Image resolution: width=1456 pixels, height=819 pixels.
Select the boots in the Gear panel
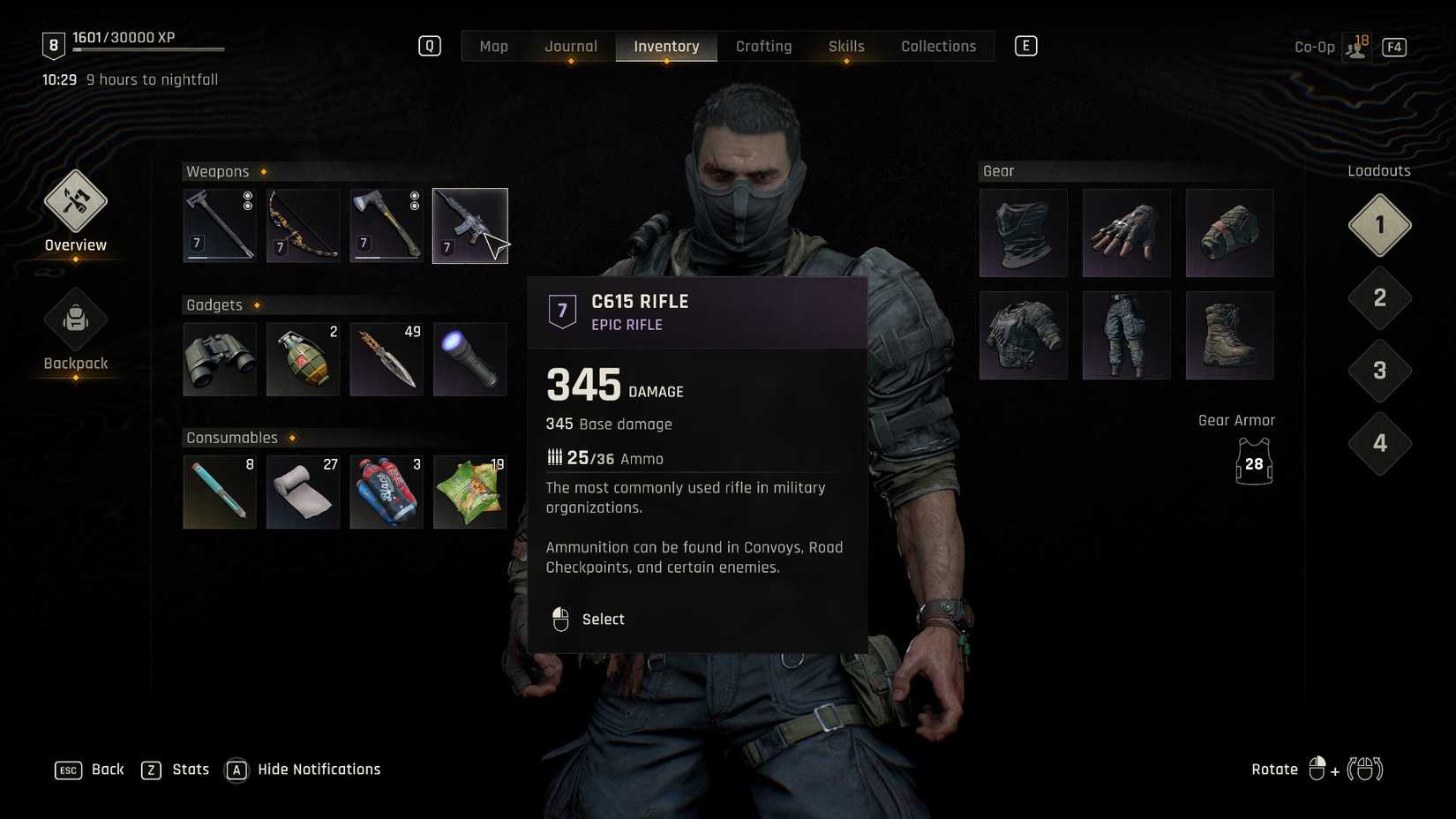(x=1229, y=334)
